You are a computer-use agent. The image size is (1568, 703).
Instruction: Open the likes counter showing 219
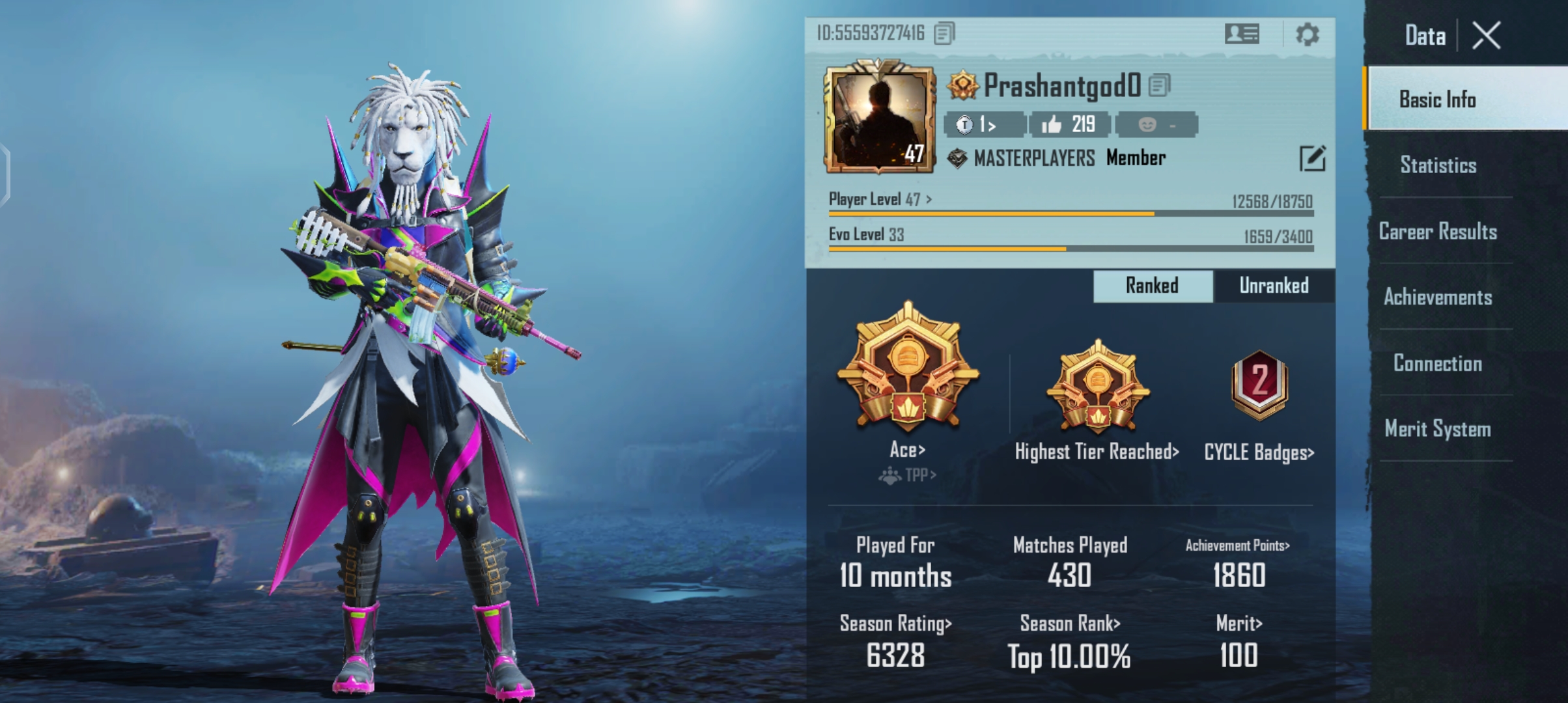pyautogui.click(x=1070, y=124)
